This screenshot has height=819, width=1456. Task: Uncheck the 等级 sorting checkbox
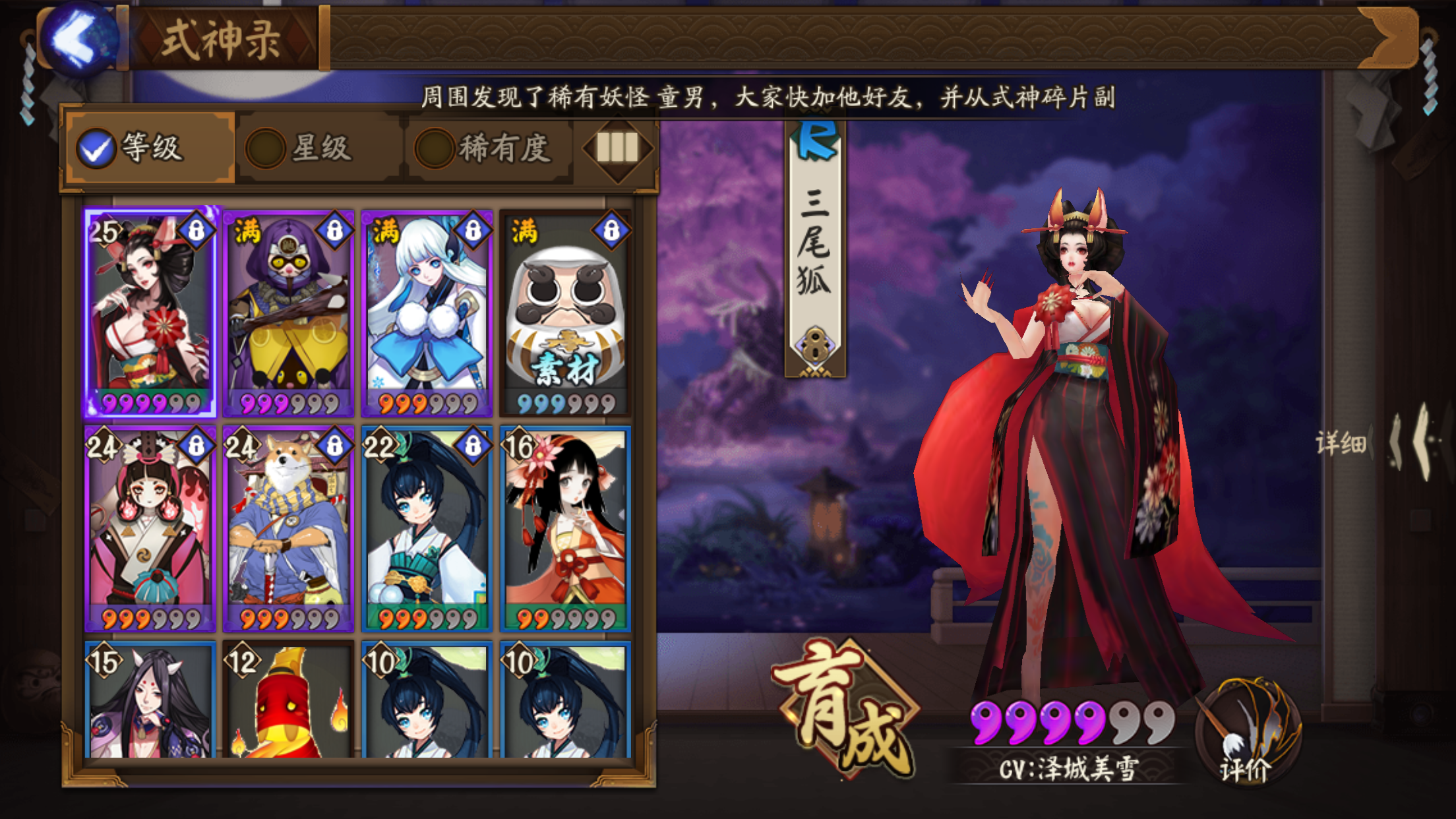pos(97,150)
